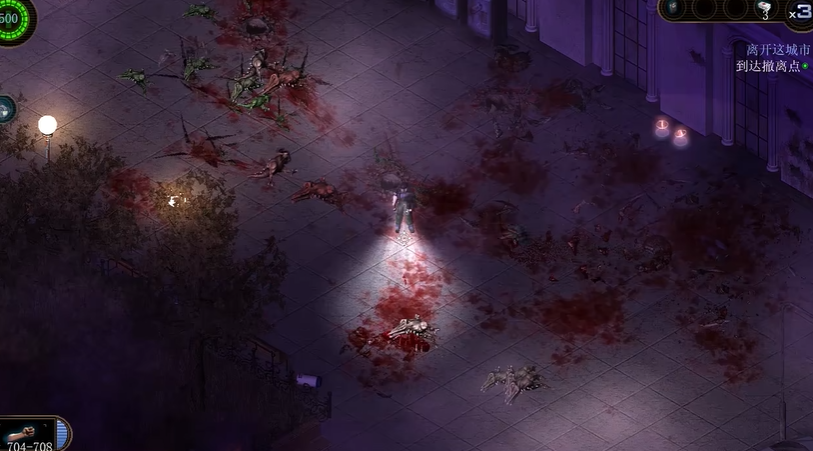Select the first item slot in top bar
This screenshot has height=451, width=813.
(672, 7)
